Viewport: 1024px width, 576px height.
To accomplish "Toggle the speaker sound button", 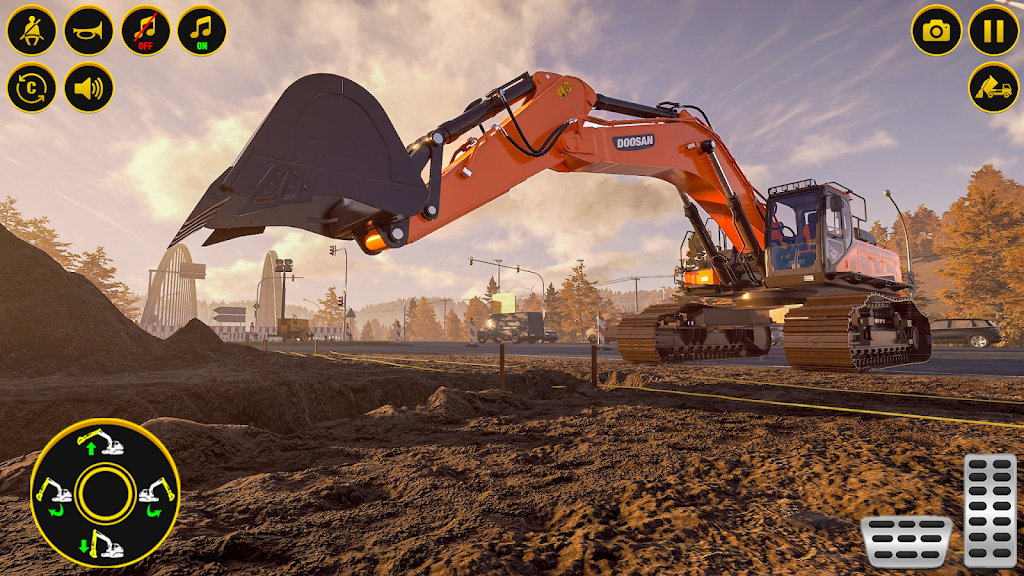I will pos(89,88).
